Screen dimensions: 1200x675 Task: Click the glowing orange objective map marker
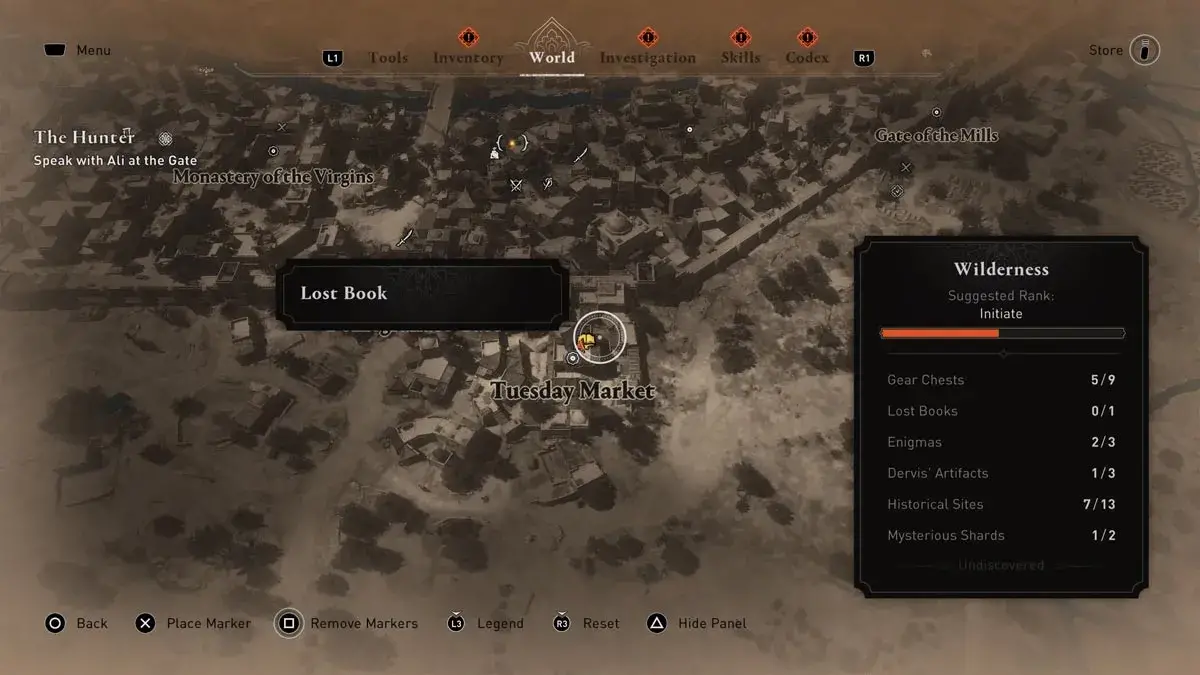[512, 144]
